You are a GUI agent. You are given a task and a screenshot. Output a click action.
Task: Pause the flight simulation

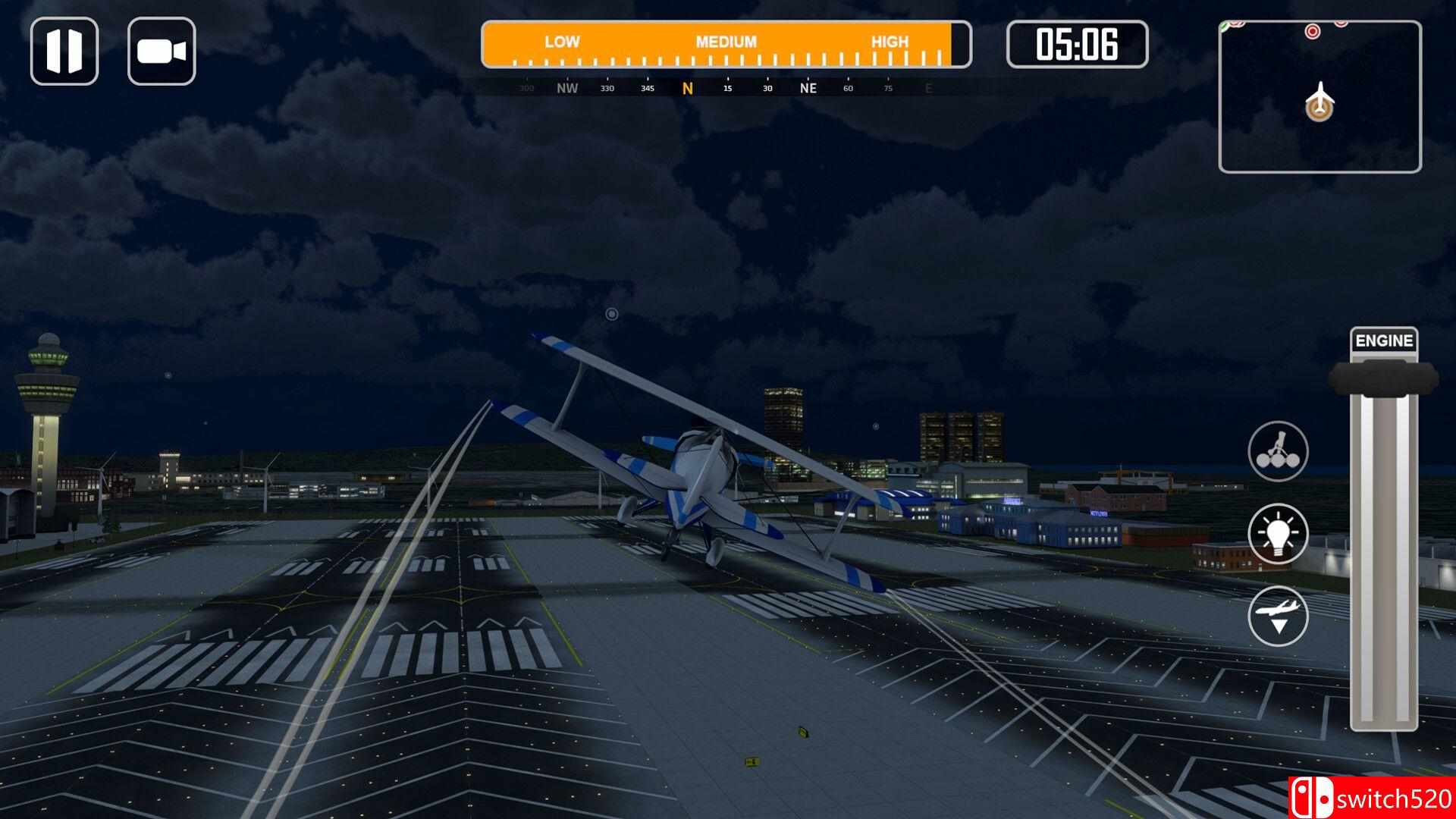(65, 50)
